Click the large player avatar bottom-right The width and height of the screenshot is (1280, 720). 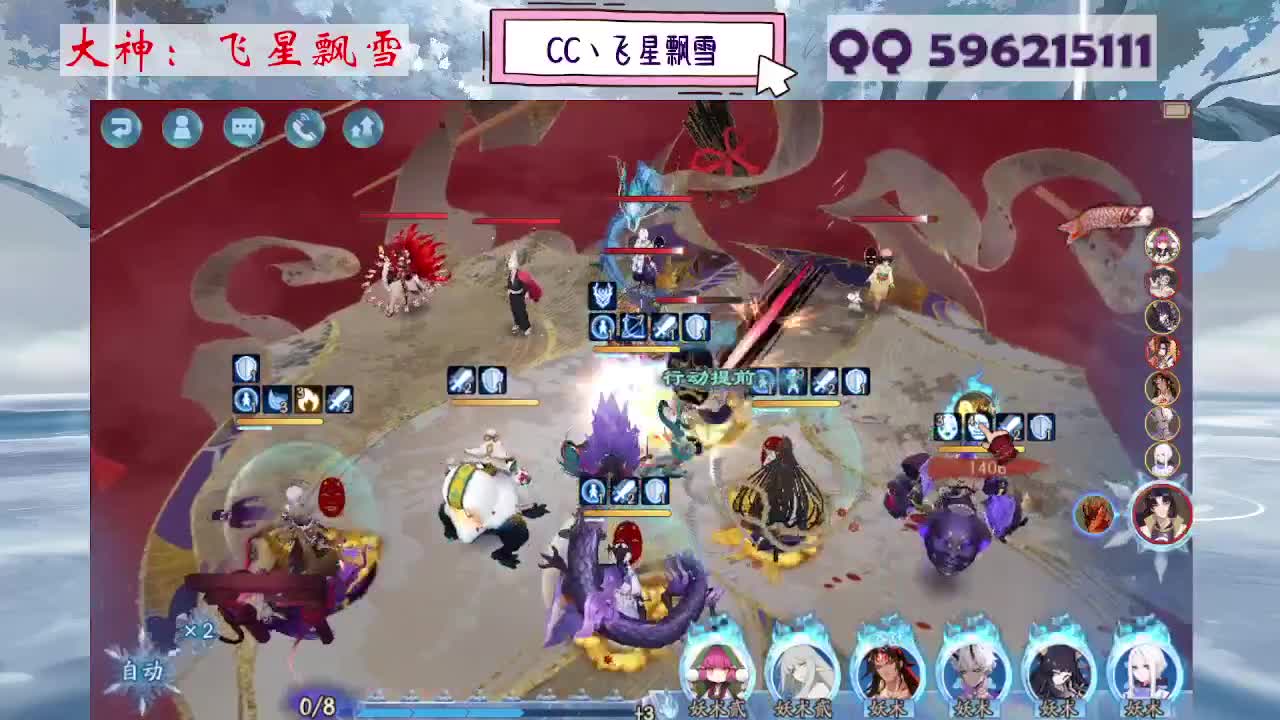1163,512
